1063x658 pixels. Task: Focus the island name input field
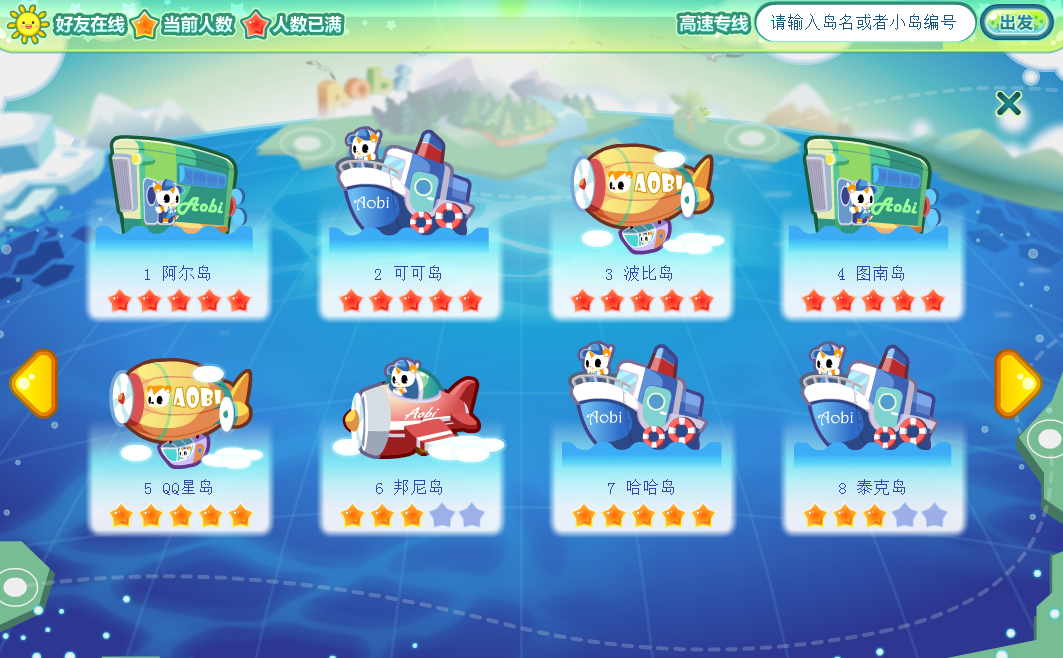point(864,22)
